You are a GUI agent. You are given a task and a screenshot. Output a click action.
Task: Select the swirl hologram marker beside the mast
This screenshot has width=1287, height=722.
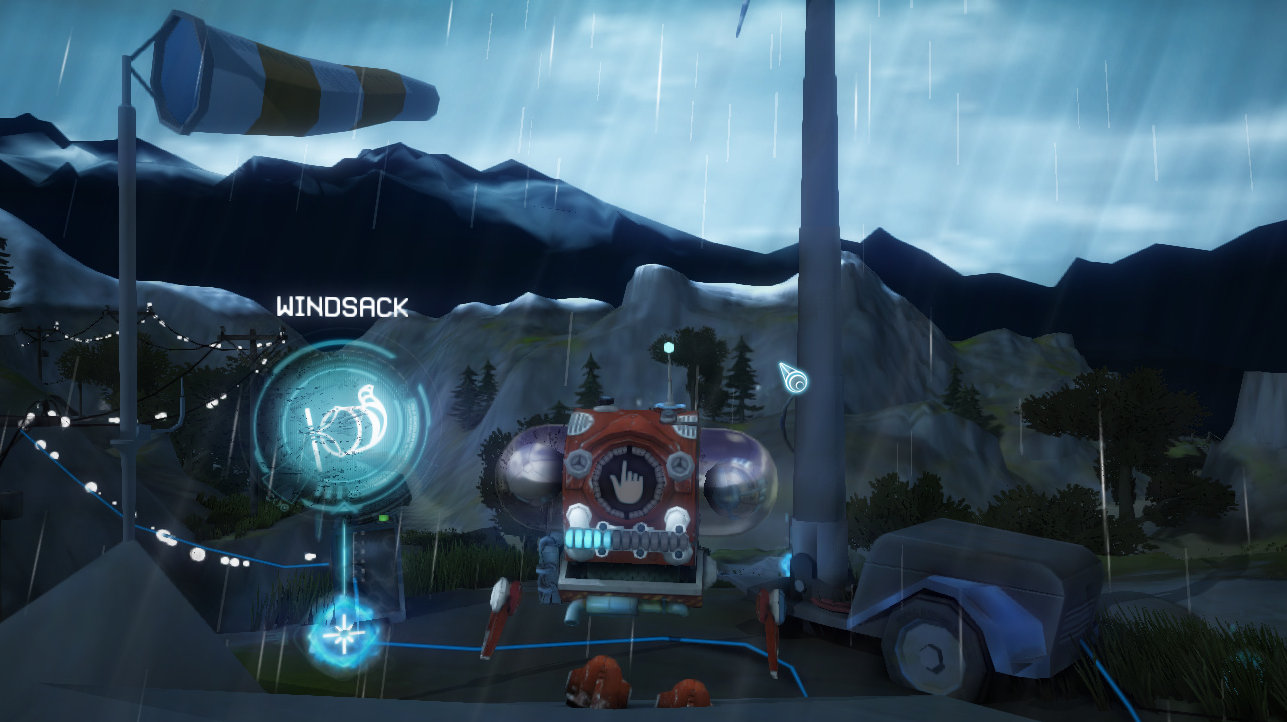click(x=797, y=383)
